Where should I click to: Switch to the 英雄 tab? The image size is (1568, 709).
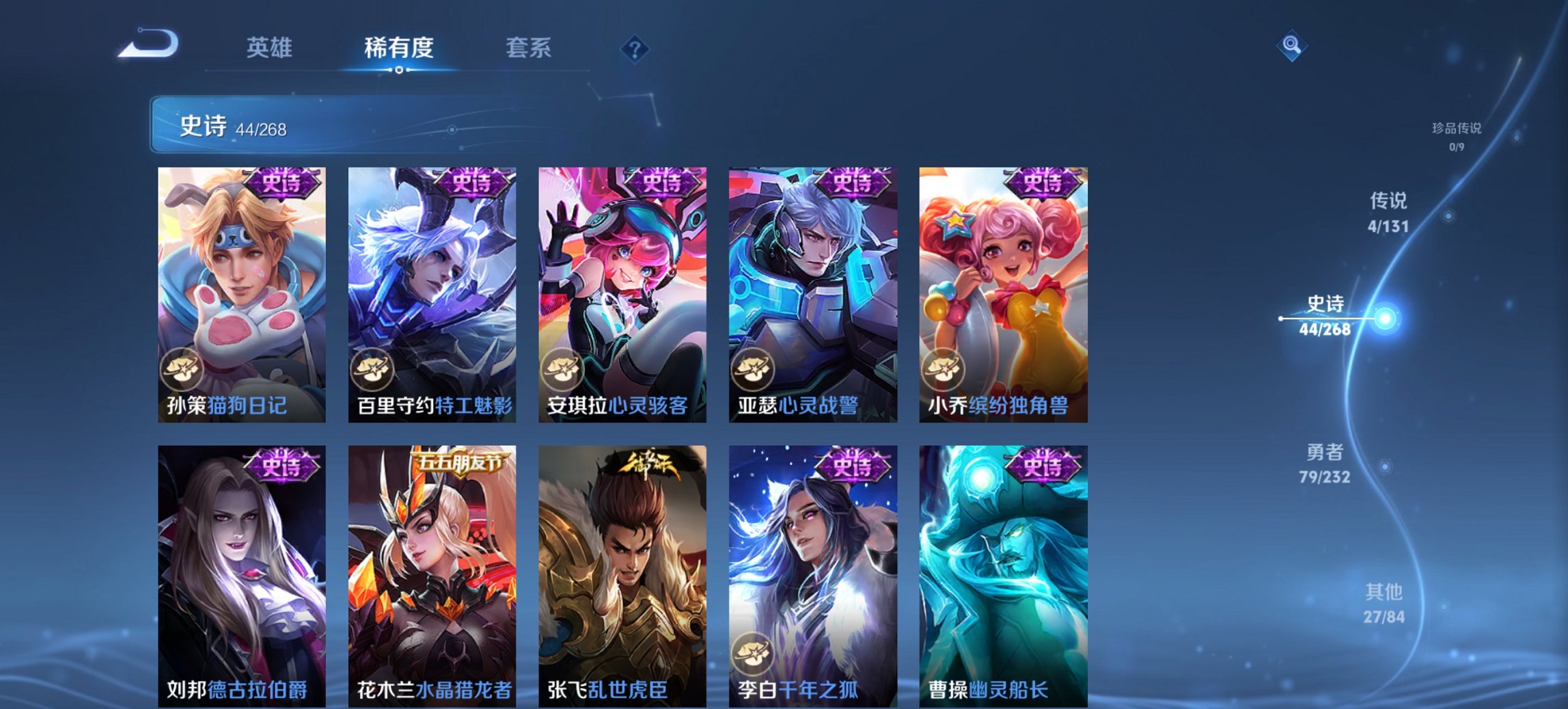pyautogui.click(x=271, y=48)
